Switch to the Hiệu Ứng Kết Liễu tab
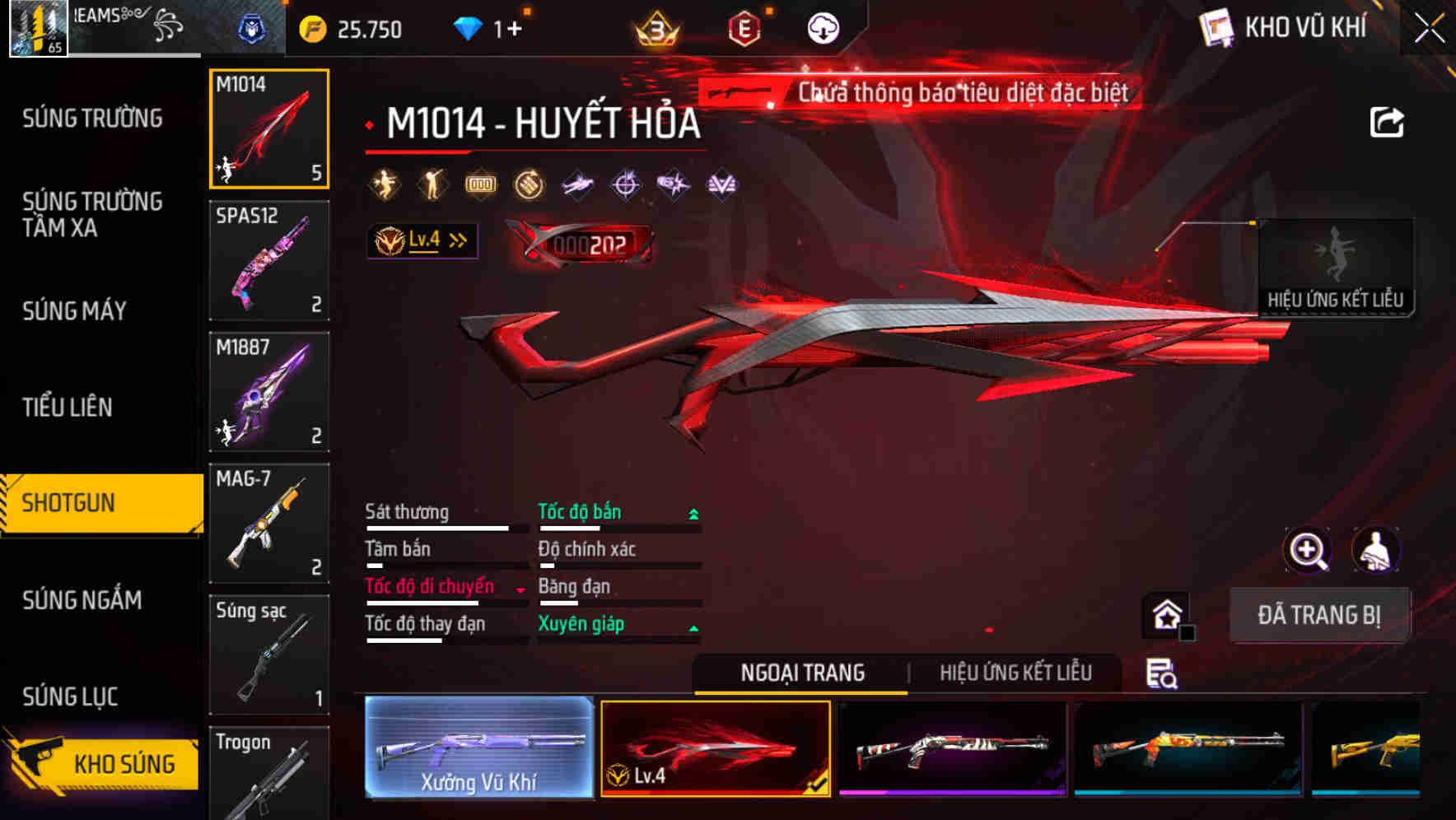The image size is (1456, 820). tap(1017, 673)
